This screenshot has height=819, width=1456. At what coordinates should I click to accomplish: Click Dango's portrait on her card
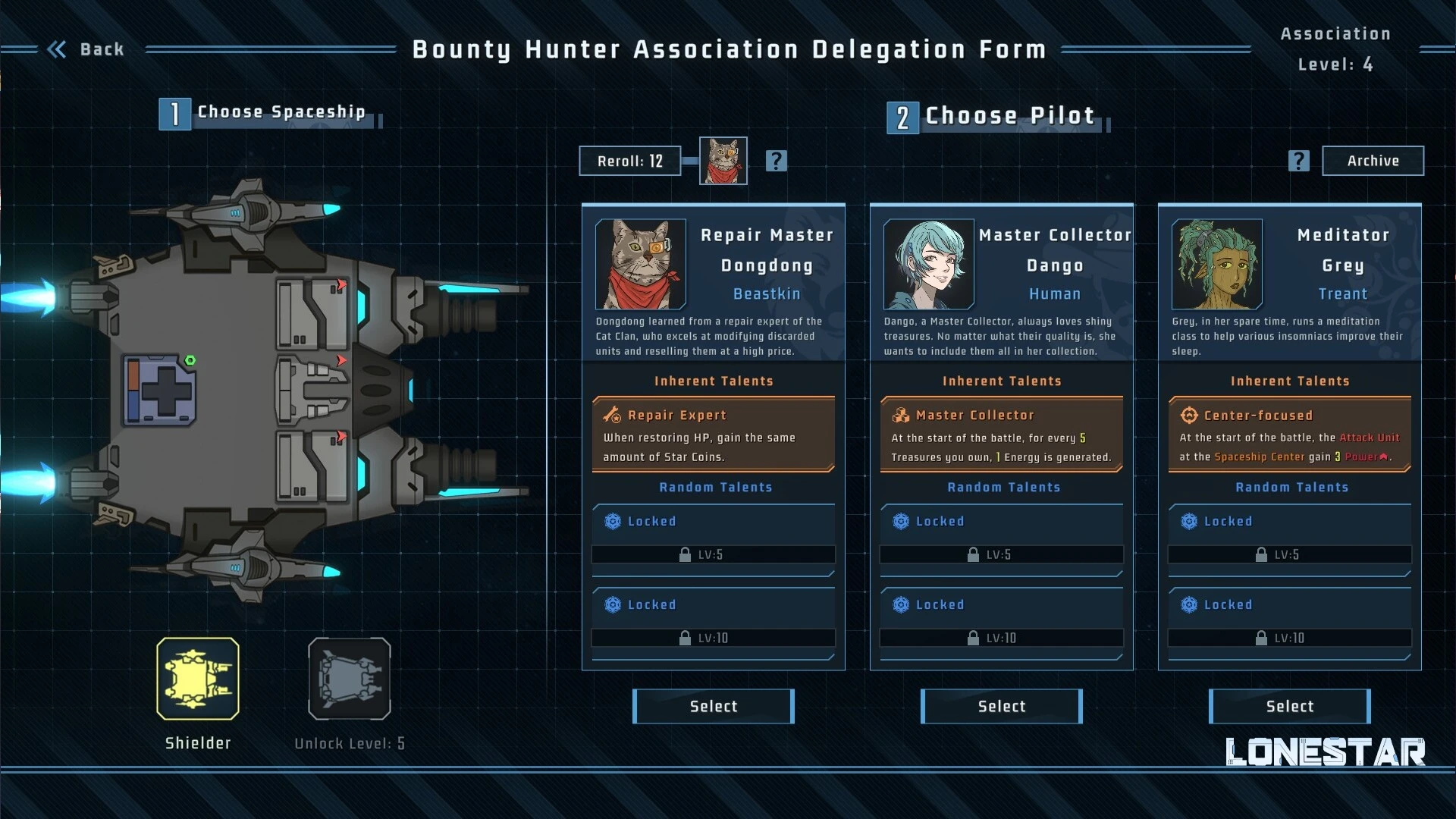pyautogui.click(x=929, y=264)
